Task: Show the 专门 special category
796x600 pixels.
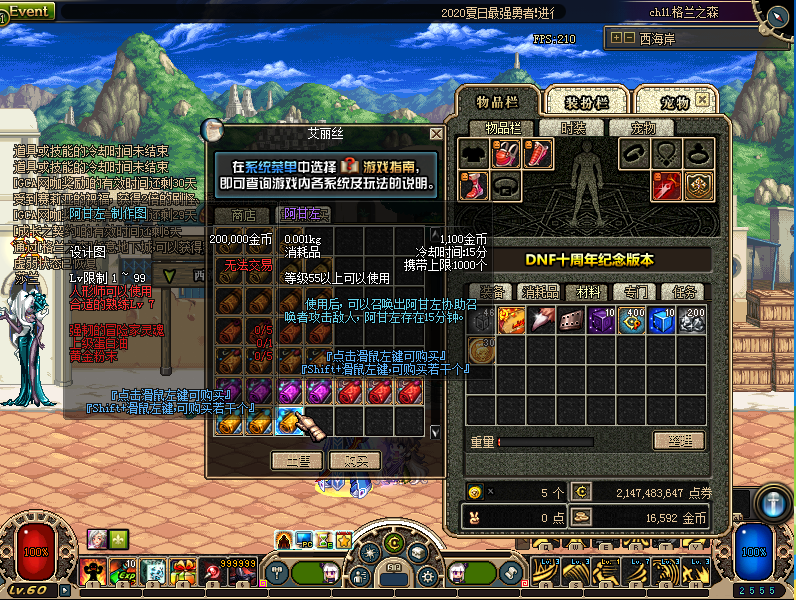Action: coord(634,292)
